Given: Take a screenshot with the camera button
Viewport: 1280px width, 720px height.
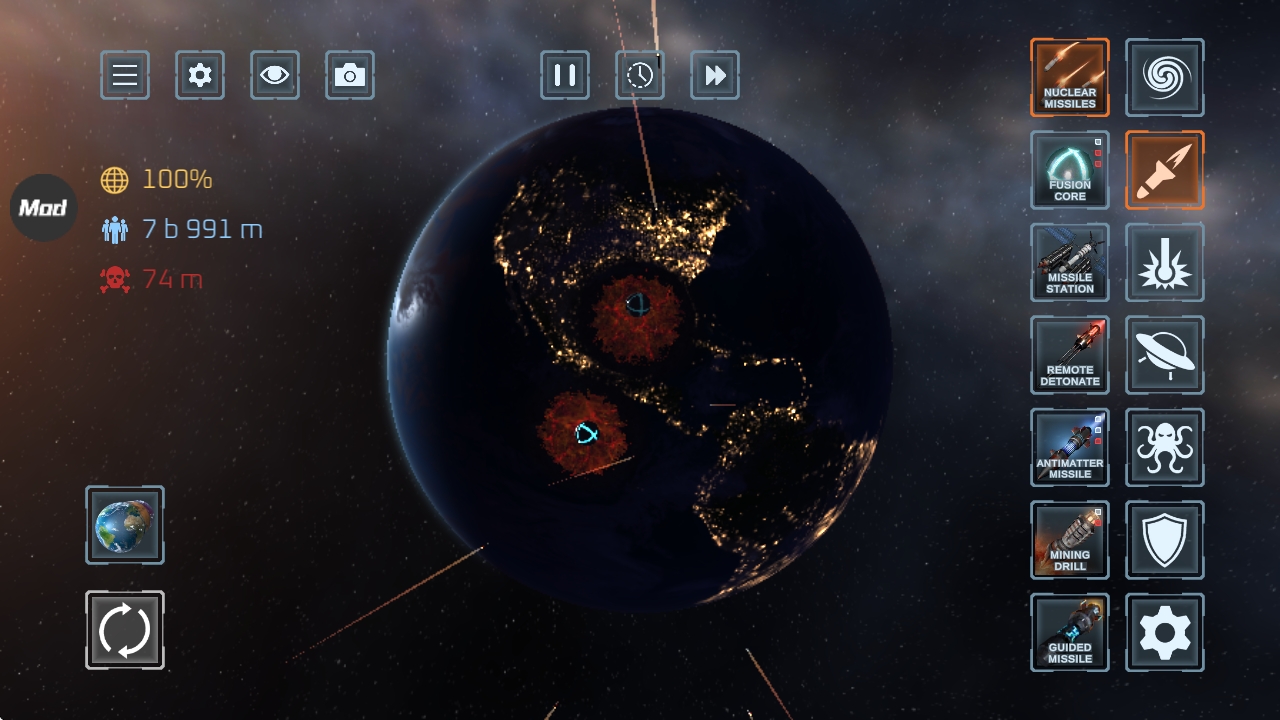Looking at the screenshot, I should point(350,75).
